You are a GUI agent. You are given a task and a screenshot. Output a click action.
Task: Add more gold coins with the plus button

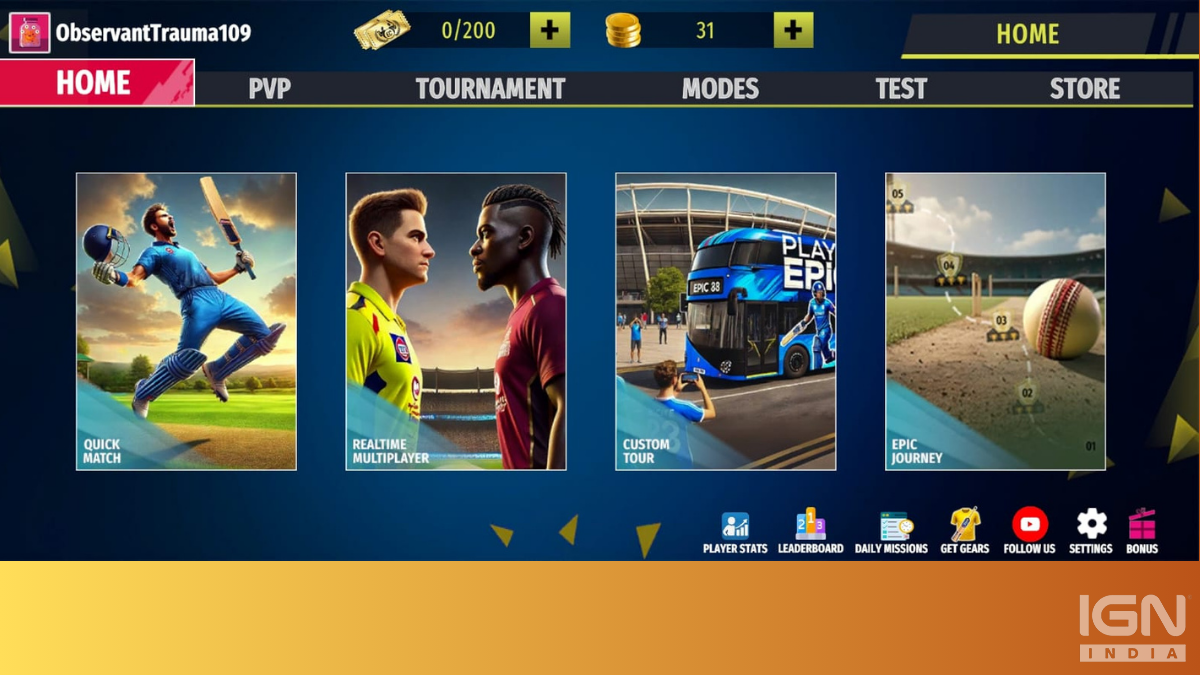793,30
